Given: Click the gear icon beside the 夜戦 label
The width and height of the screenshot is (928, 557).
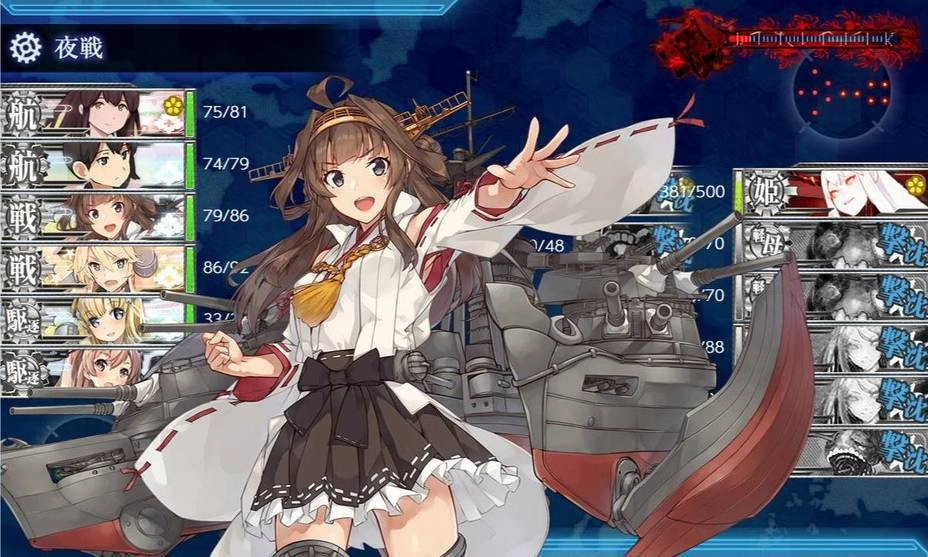Looking at the screenshot, I should coord(26,46).
